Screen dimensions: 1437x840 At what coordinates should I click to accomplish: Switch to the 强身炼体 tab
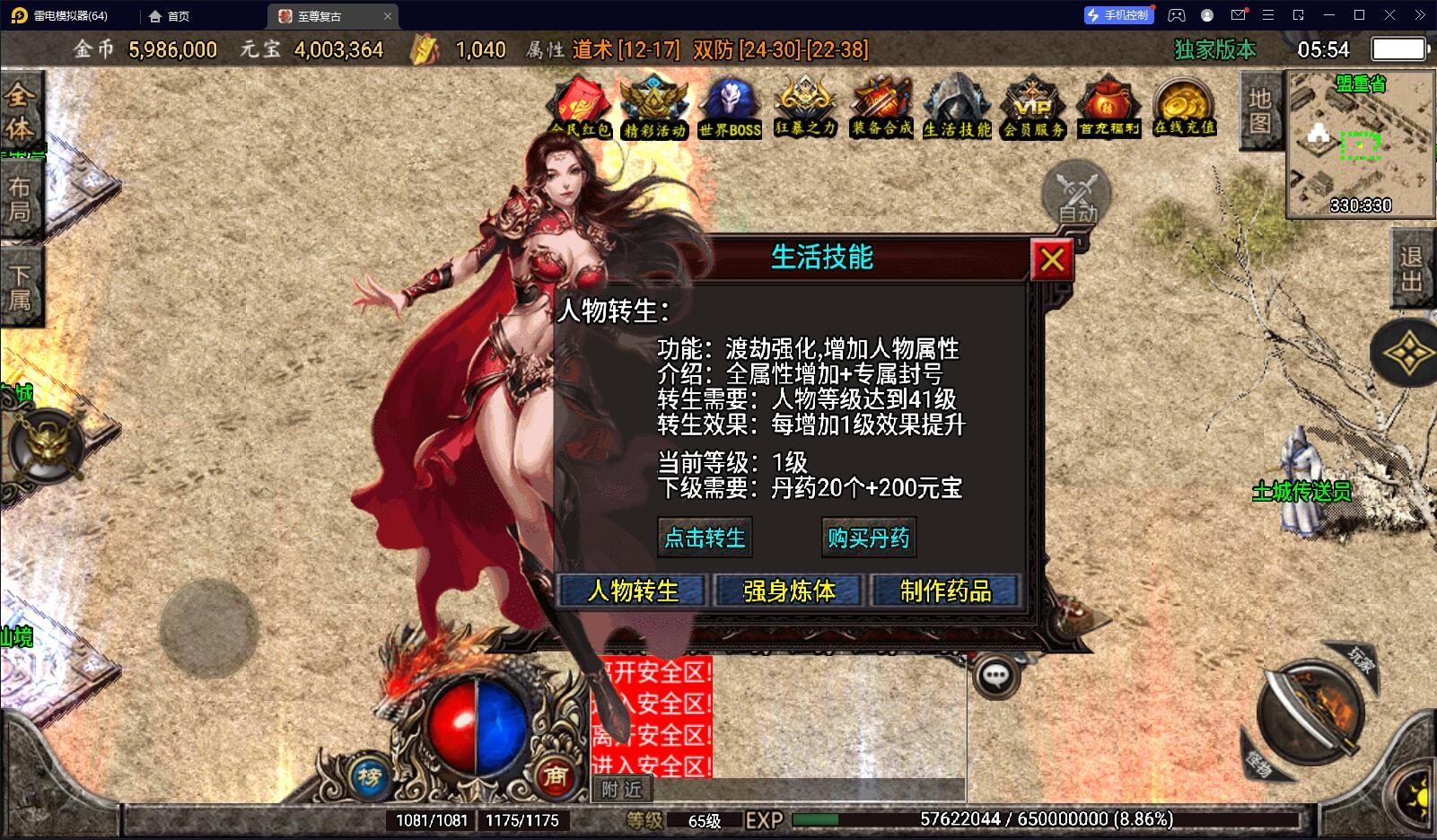[x=789, y=591]
